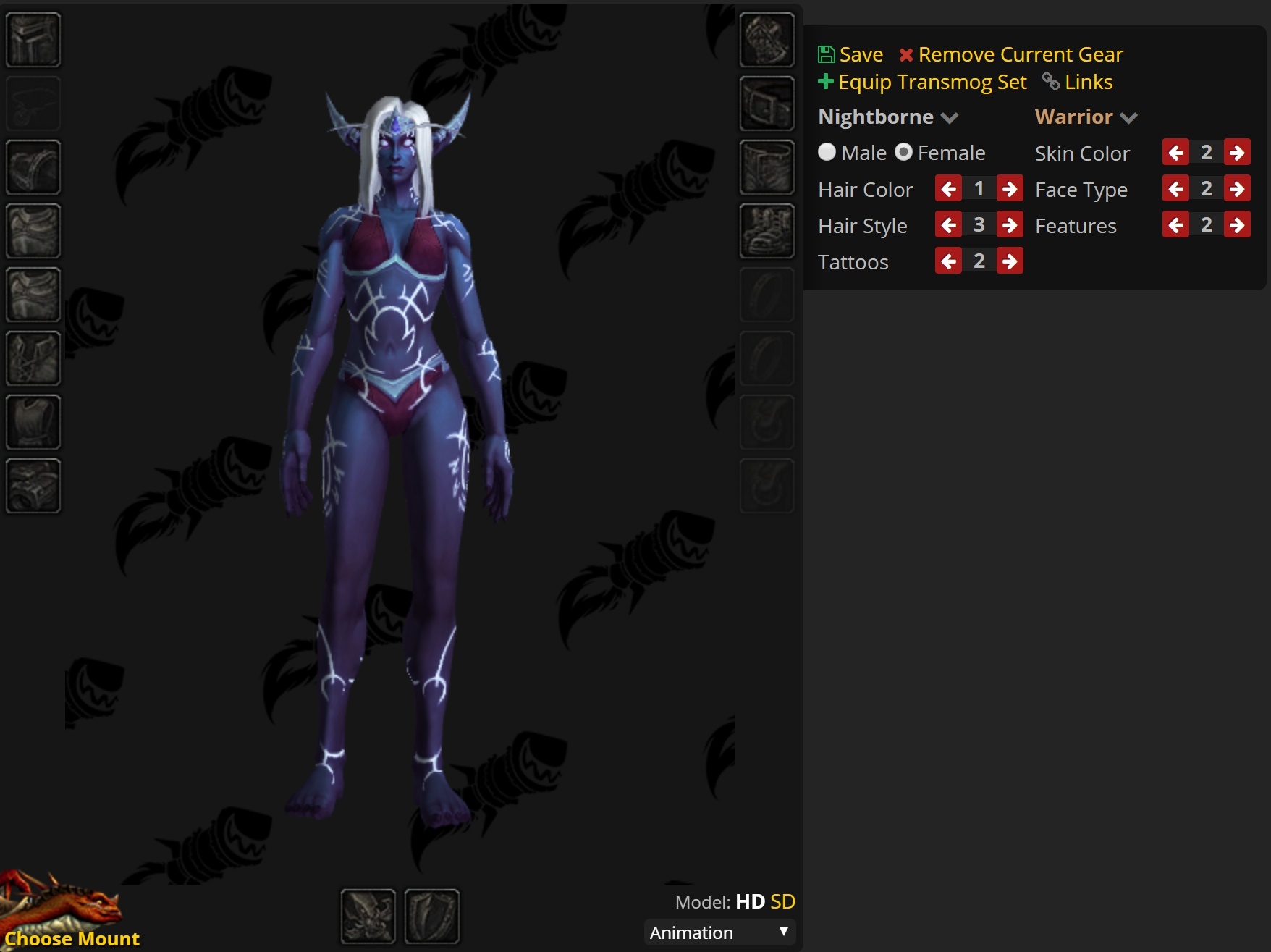This screenshot has height=952, width=1271.
Task: Select the shoulders equipment slot
Action: (x=33, y=167)
